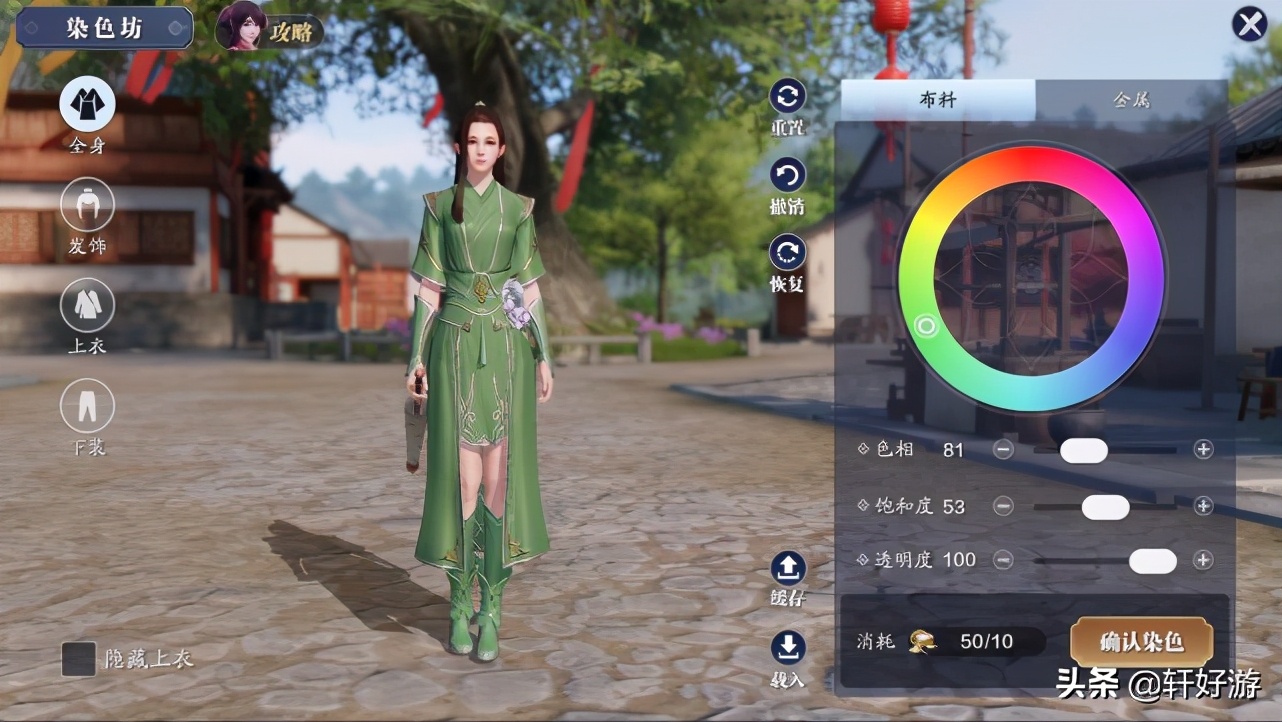Select the 发饰 hair accessory category
This screenshot has height=722, width=1282.
pos(87,205)
